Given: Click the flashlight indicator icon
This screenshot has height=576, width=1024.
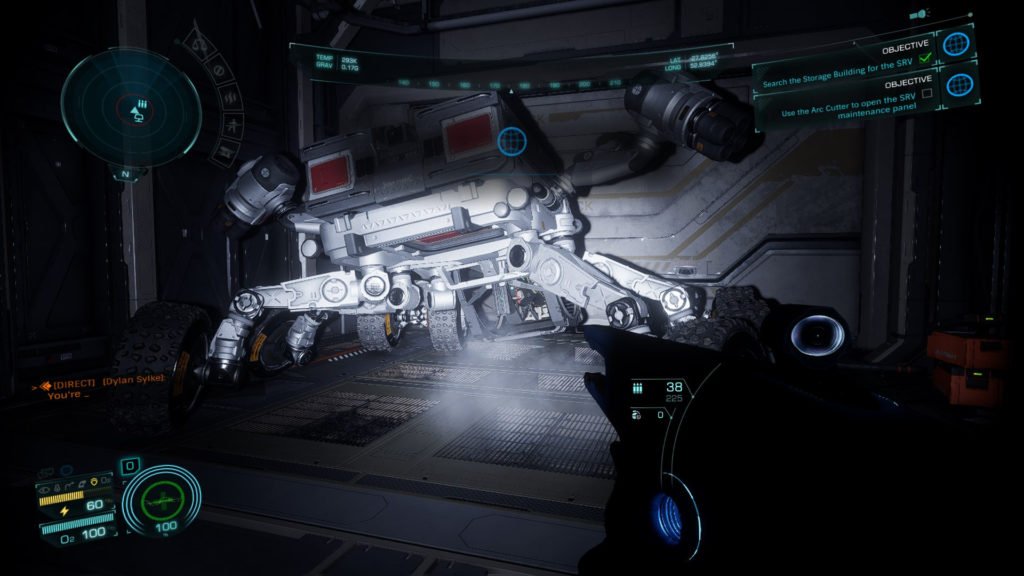Looking at the screenshot, I should point(919,15).
